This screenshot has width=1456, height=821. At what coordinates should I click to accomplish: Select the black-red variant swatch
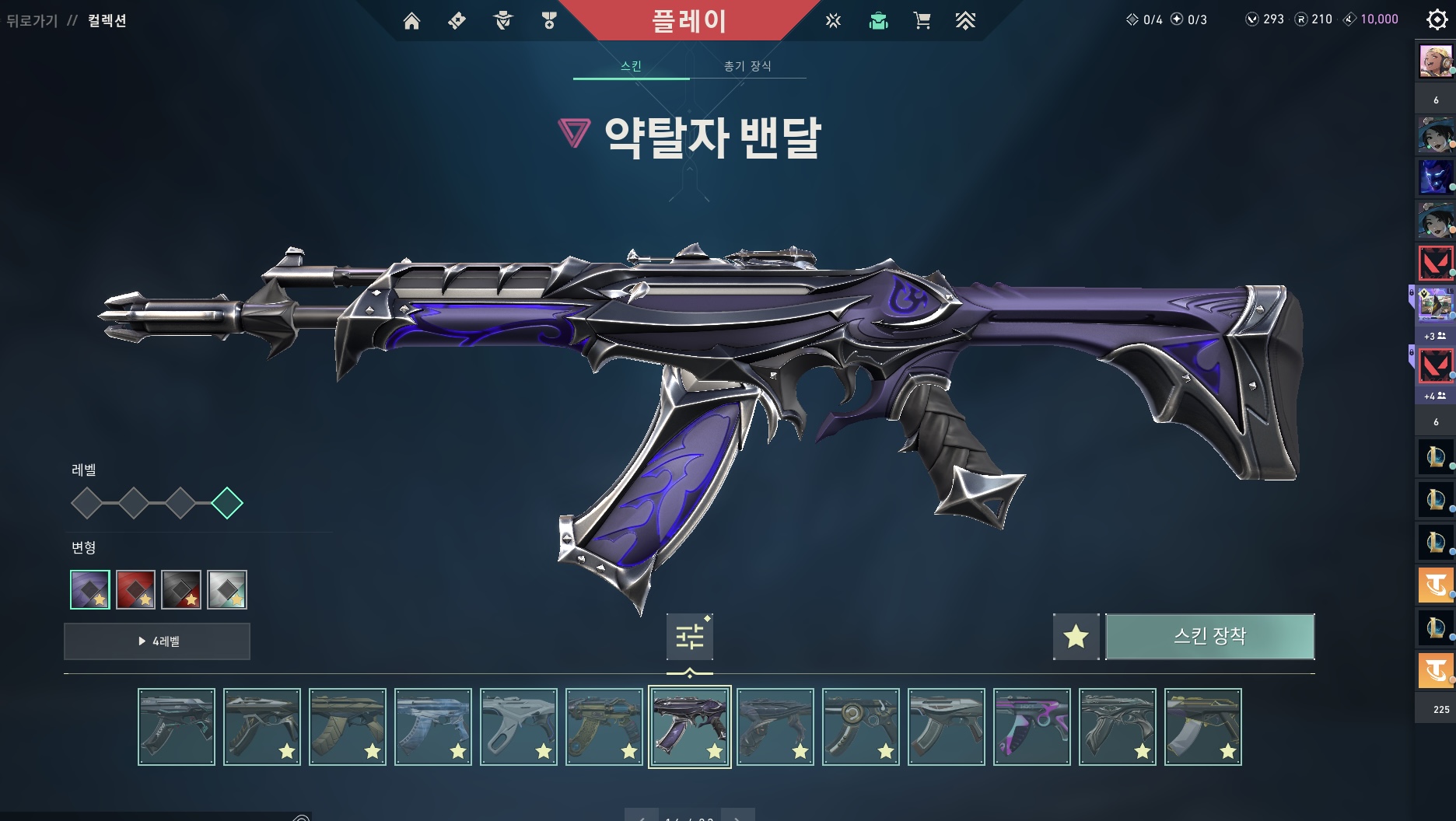[x=181, y=589]
